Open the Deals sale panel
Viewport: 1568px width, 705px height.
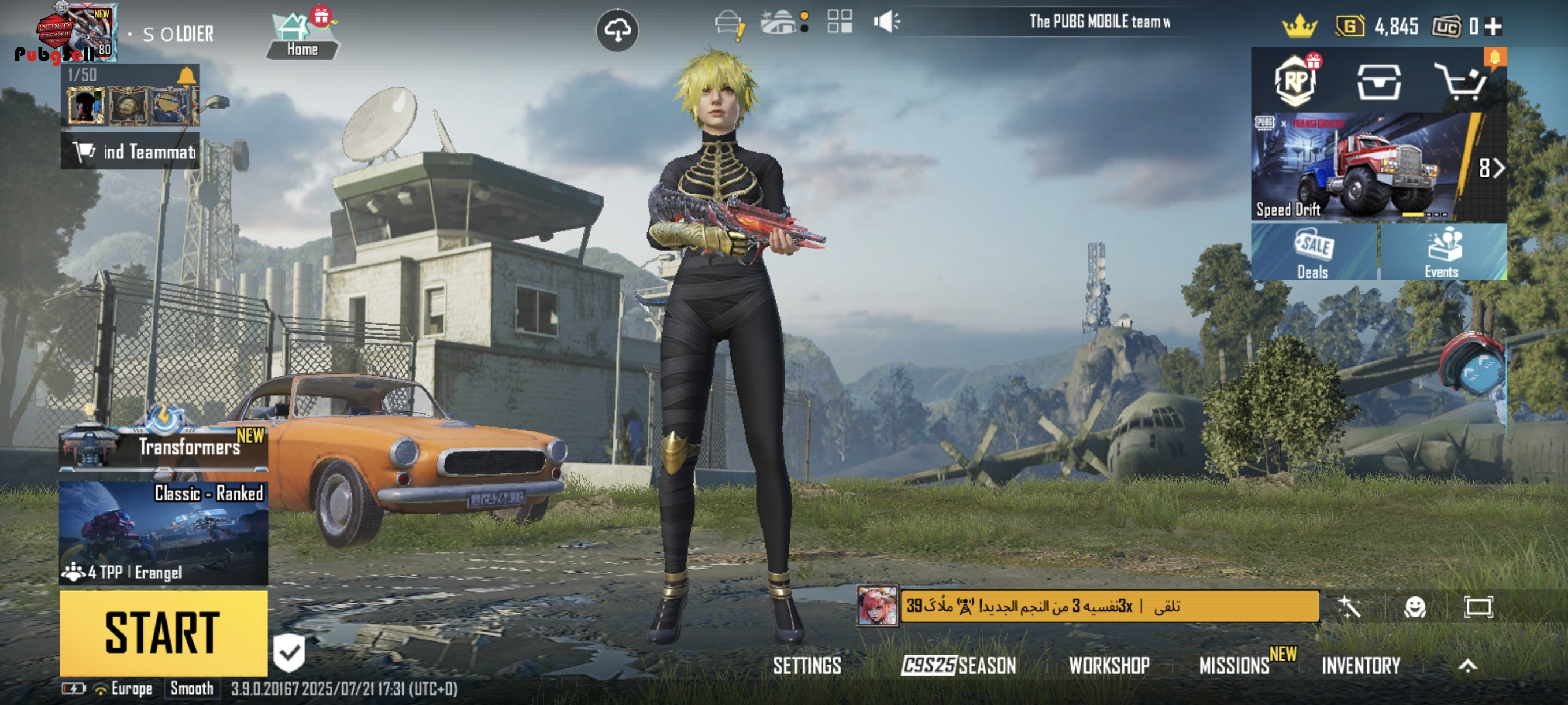pos(1314,252)
